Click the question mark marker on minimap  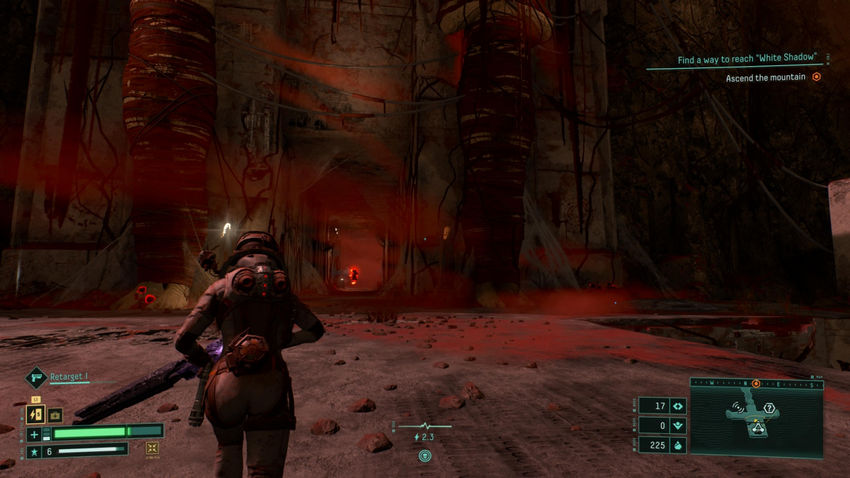[x=770, y=408]
